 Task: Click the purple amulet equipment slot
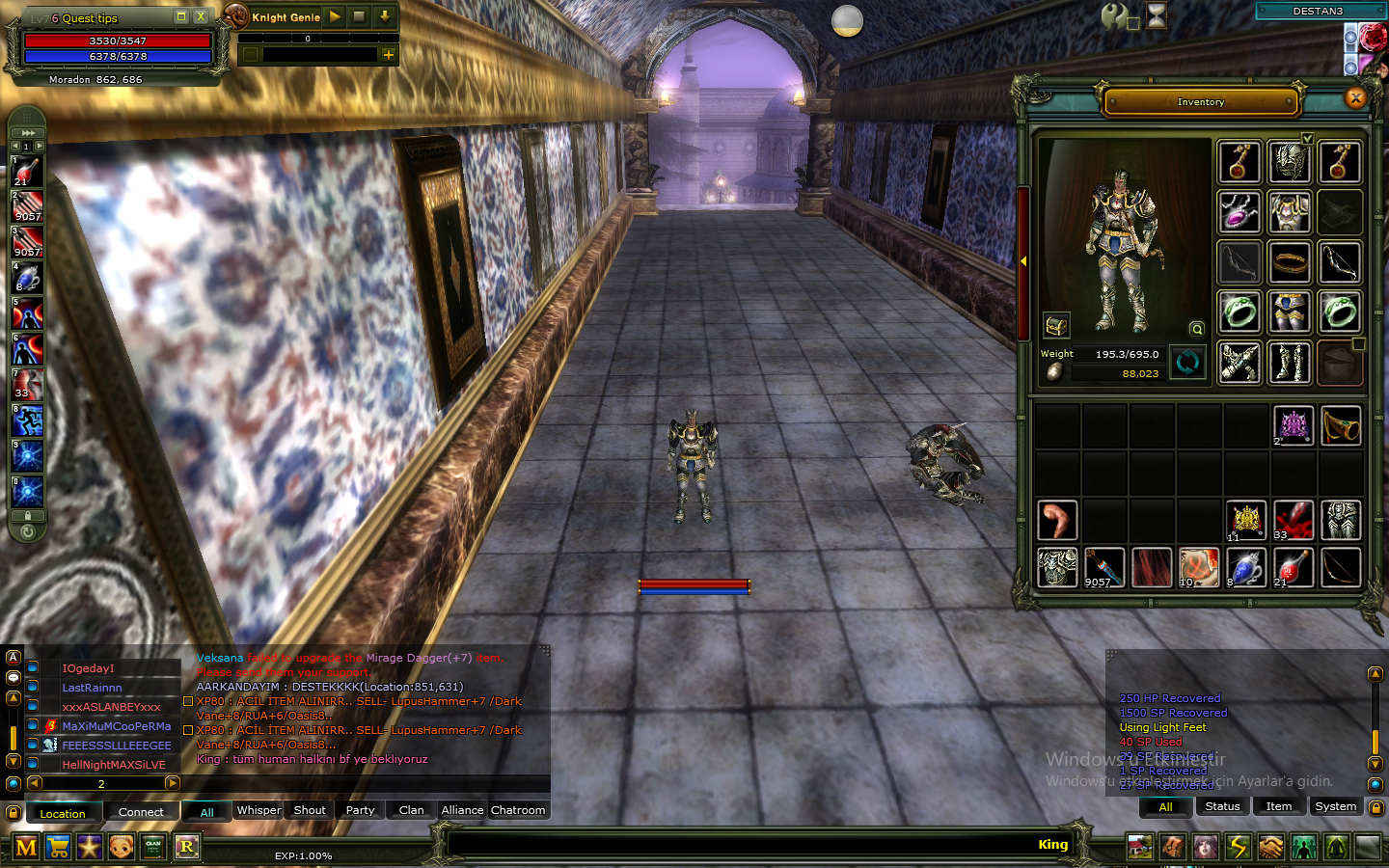(x=1239, y=211)
